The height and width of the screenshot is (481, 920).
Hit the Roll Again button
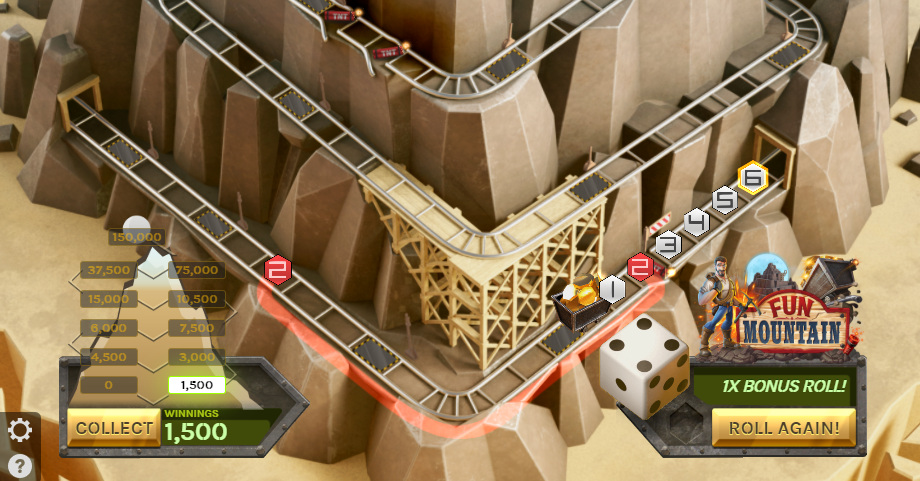click(784, 428)
